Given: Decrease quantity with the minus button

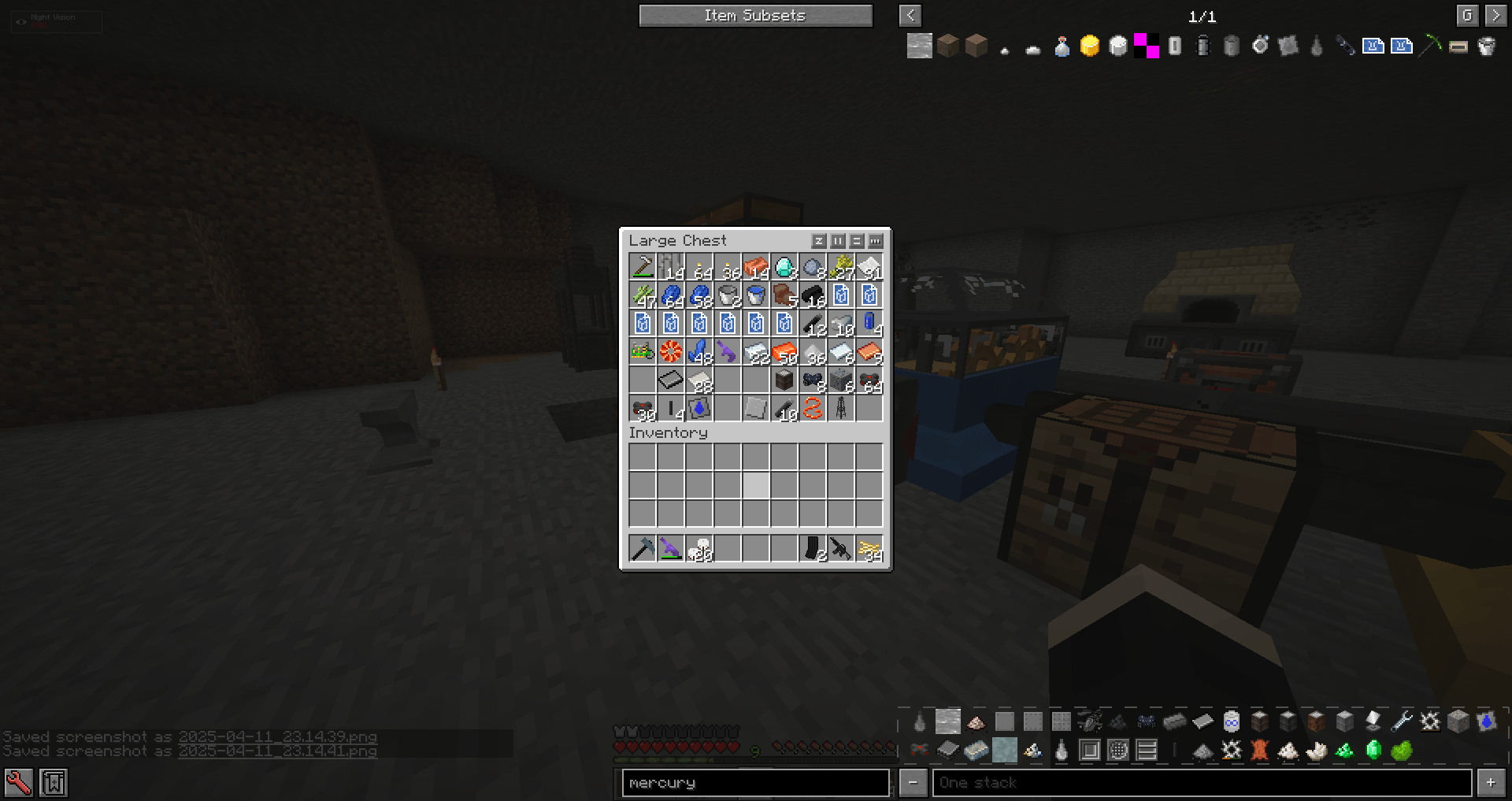Looking at the screenshot, I should 913,782.
